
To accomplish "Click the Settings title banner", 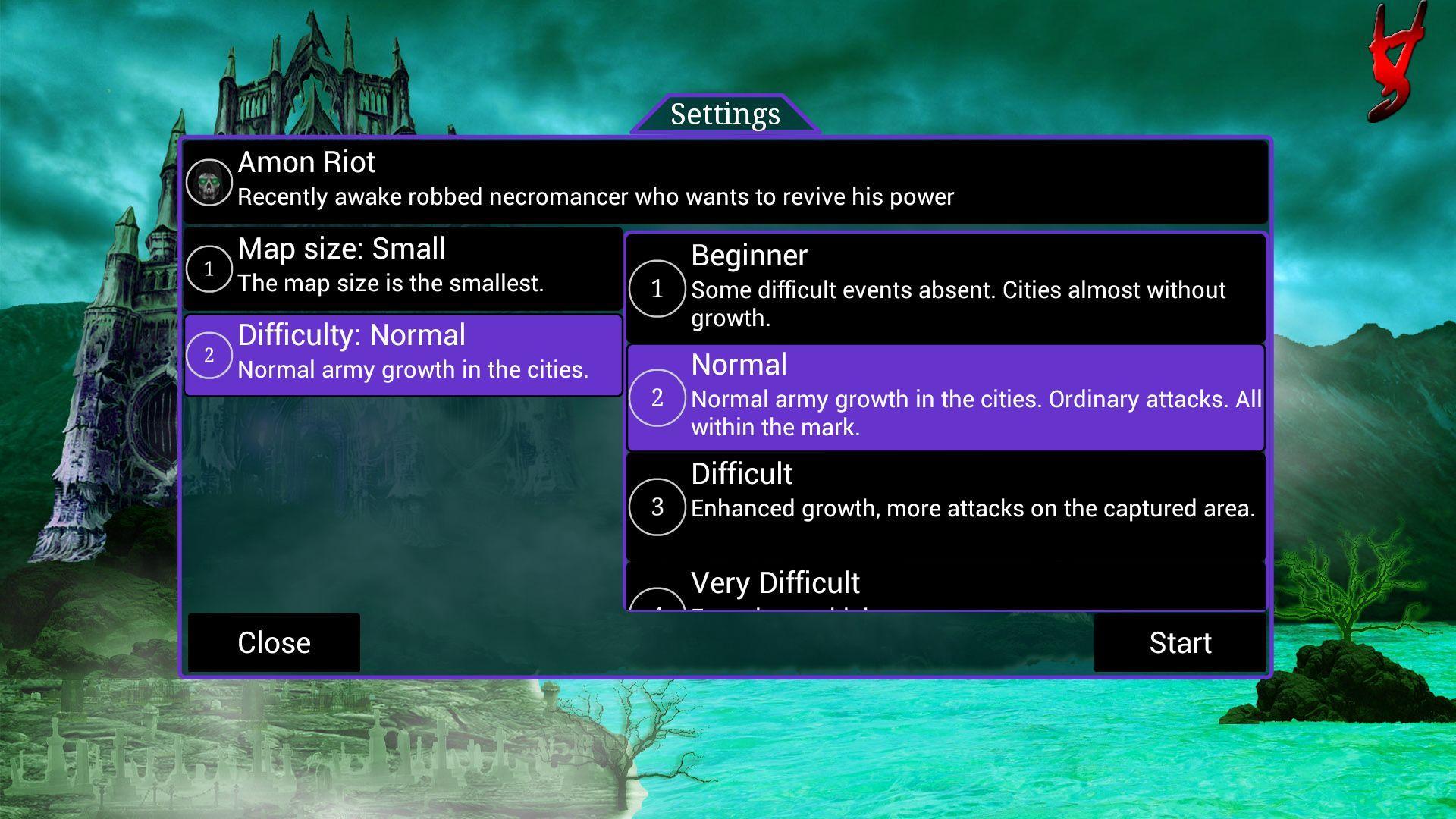I will (x=726, y=114).
